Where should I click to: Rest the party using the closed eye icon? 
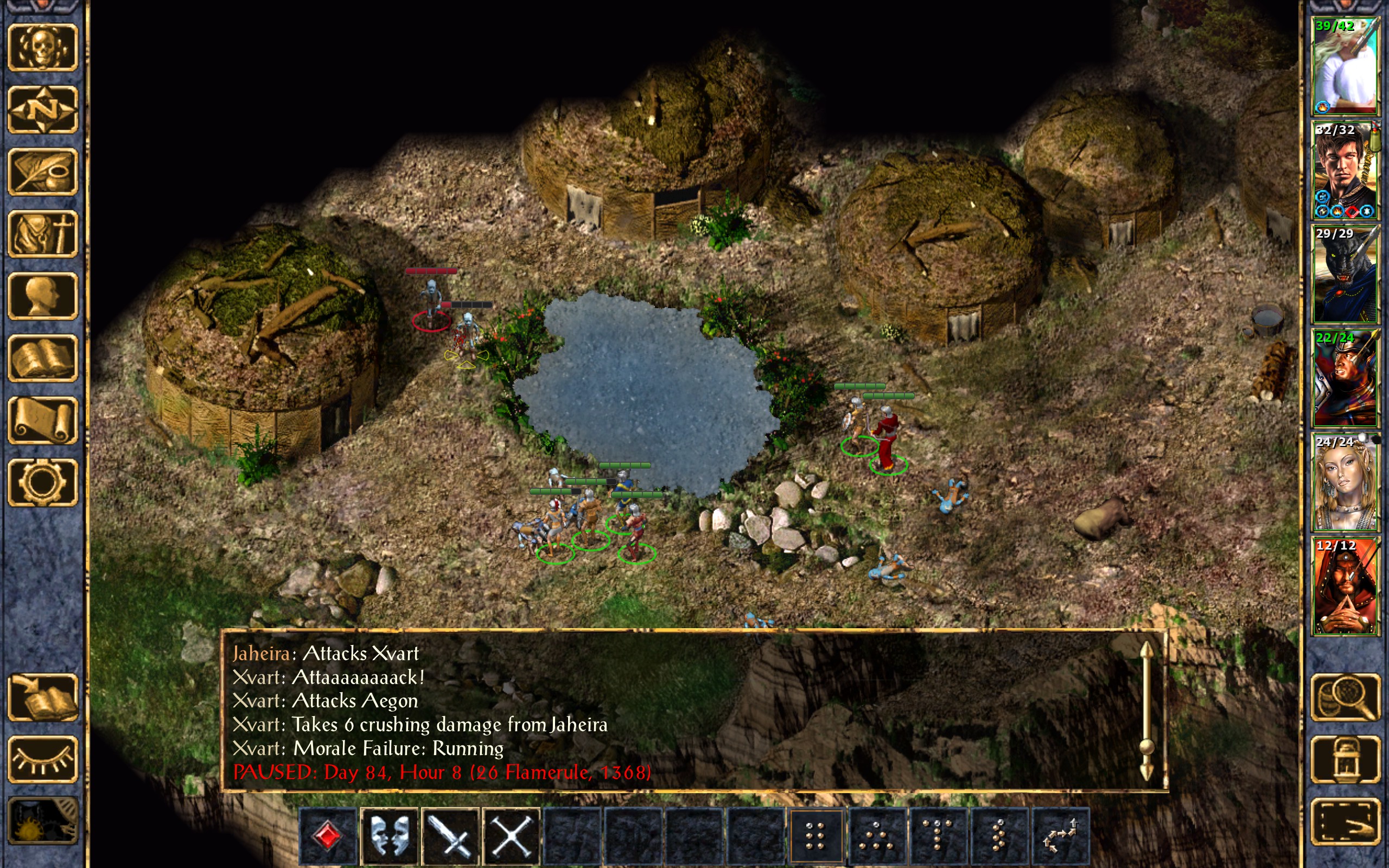click(x=42, y=759)
